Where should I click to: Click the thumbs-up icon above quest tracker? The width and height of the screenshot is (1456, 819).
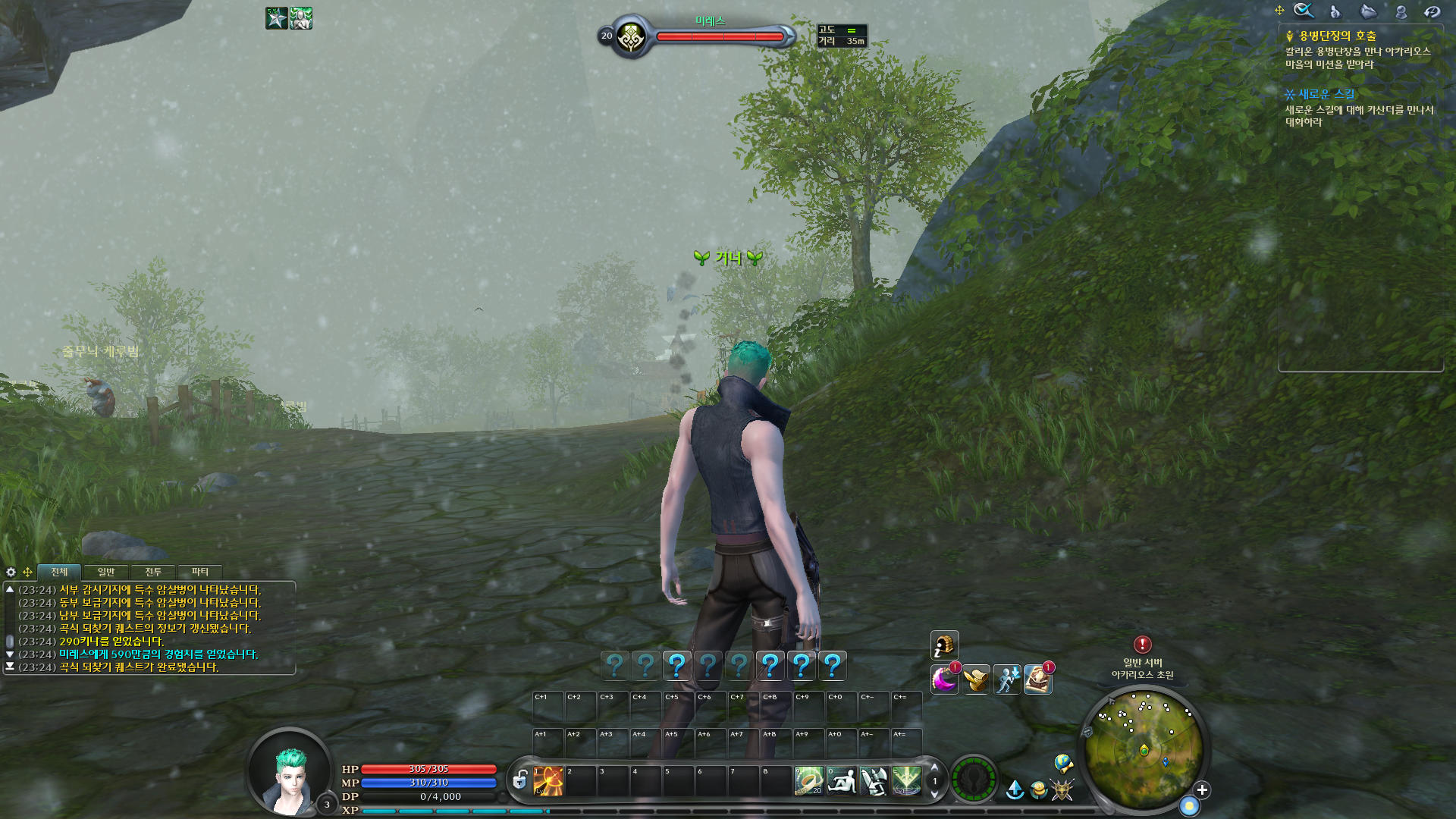(1335, 11)
